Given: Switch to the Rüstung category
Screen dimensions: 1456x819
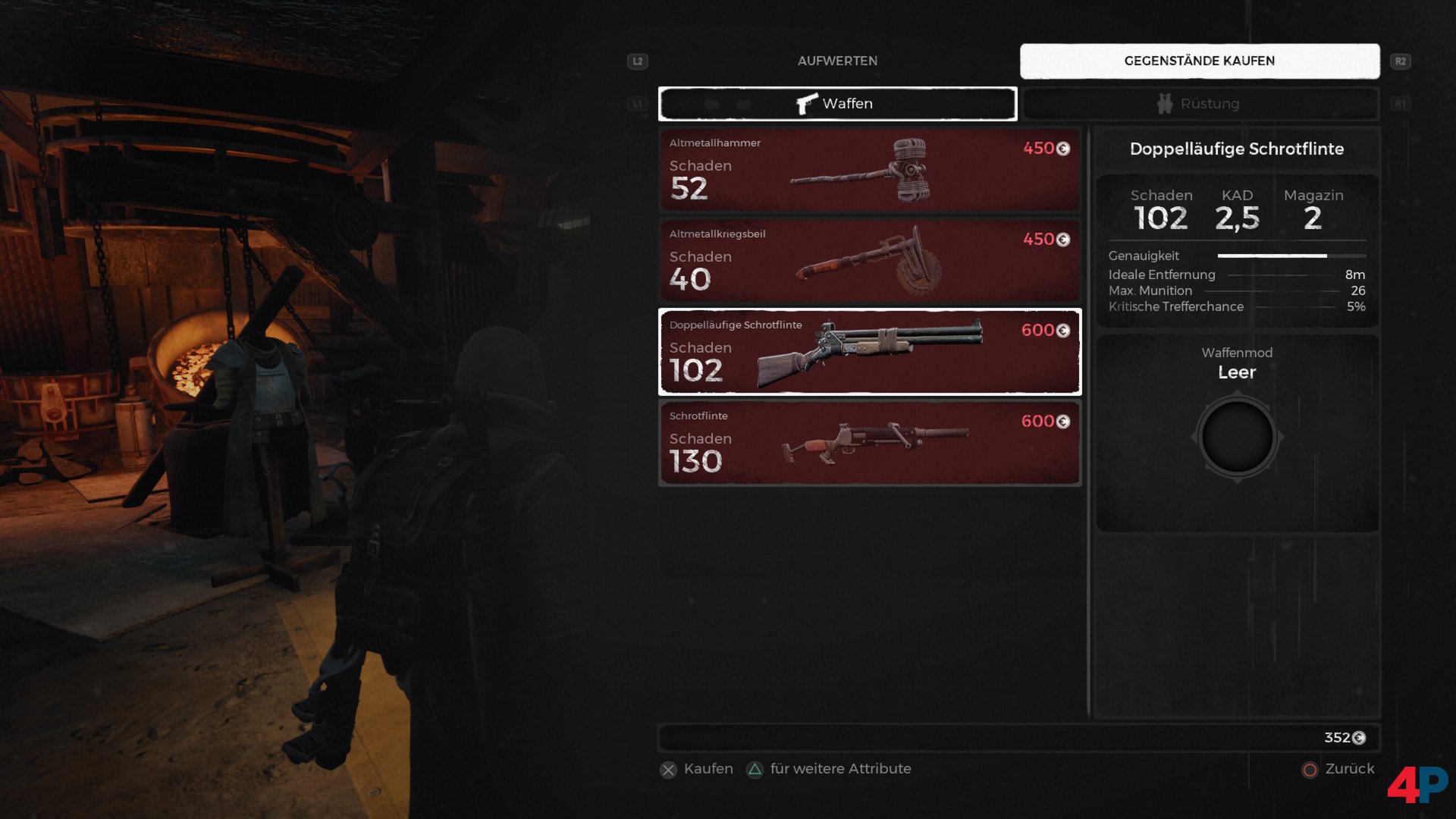Looking at the screenshot, I should (1200, 104).
